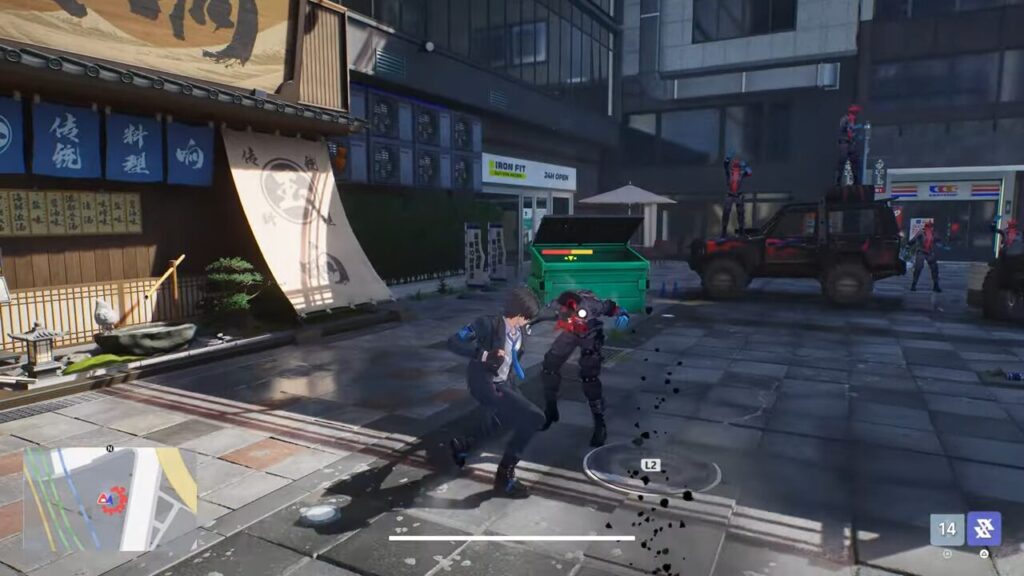This screenshot has height=576, width=1024.
Task: Select the item slot showing 14
Action: pos(947,529)
